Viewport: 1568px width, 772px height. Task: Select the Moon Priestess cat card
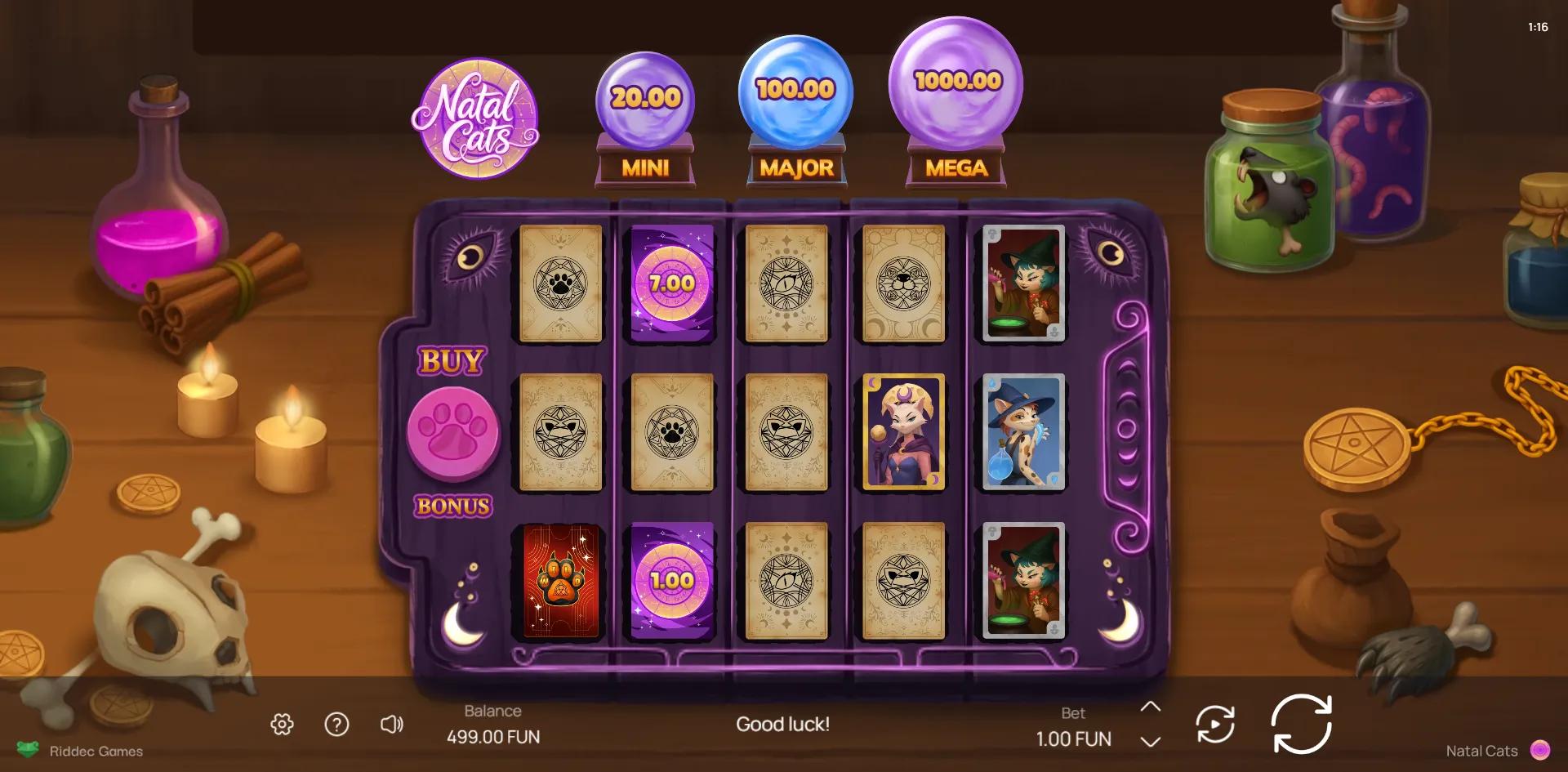click(902, 431)
